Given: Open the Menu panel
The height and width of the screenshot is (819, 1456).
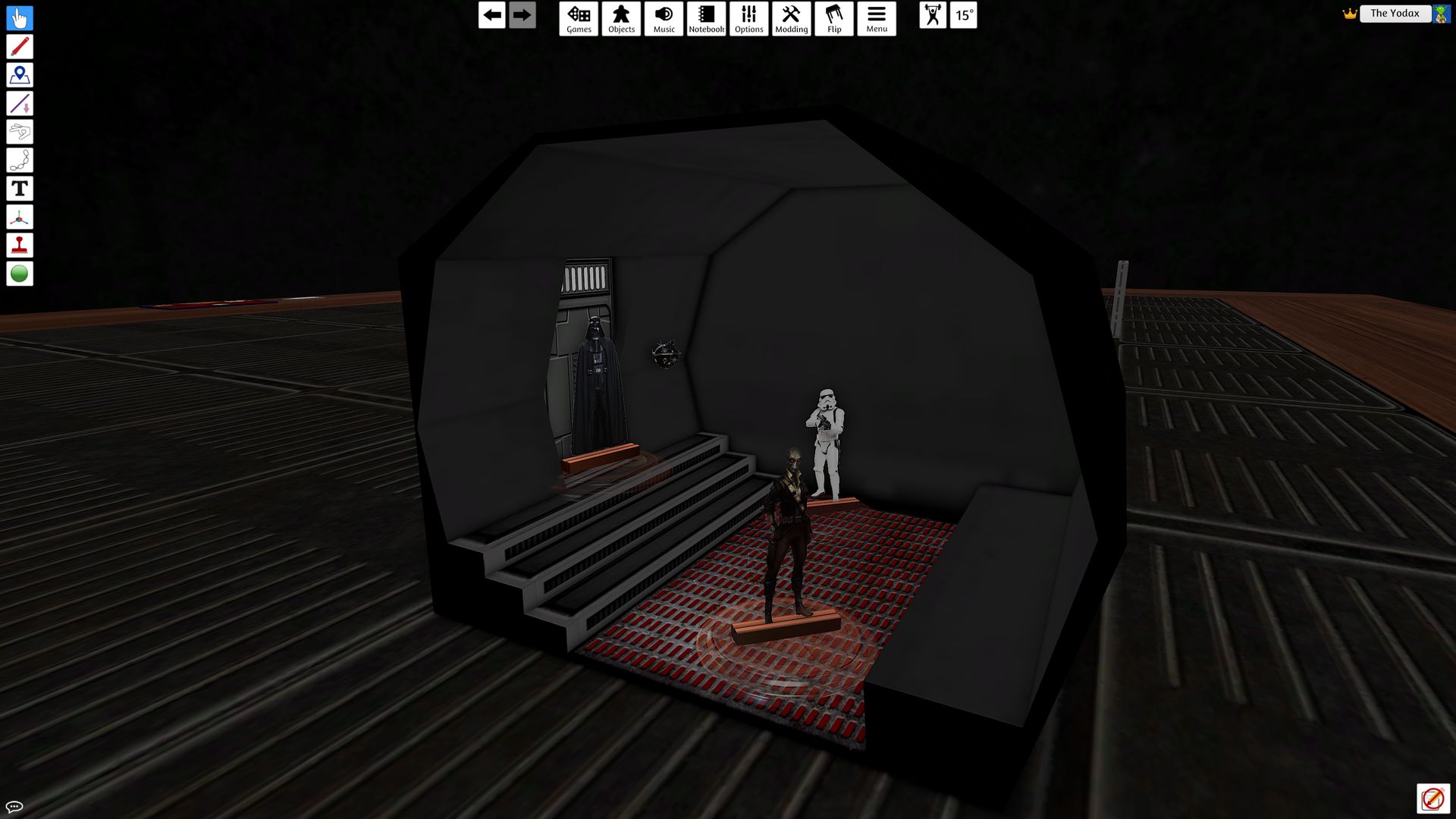Looking at the screenshot, I should 877,18.
